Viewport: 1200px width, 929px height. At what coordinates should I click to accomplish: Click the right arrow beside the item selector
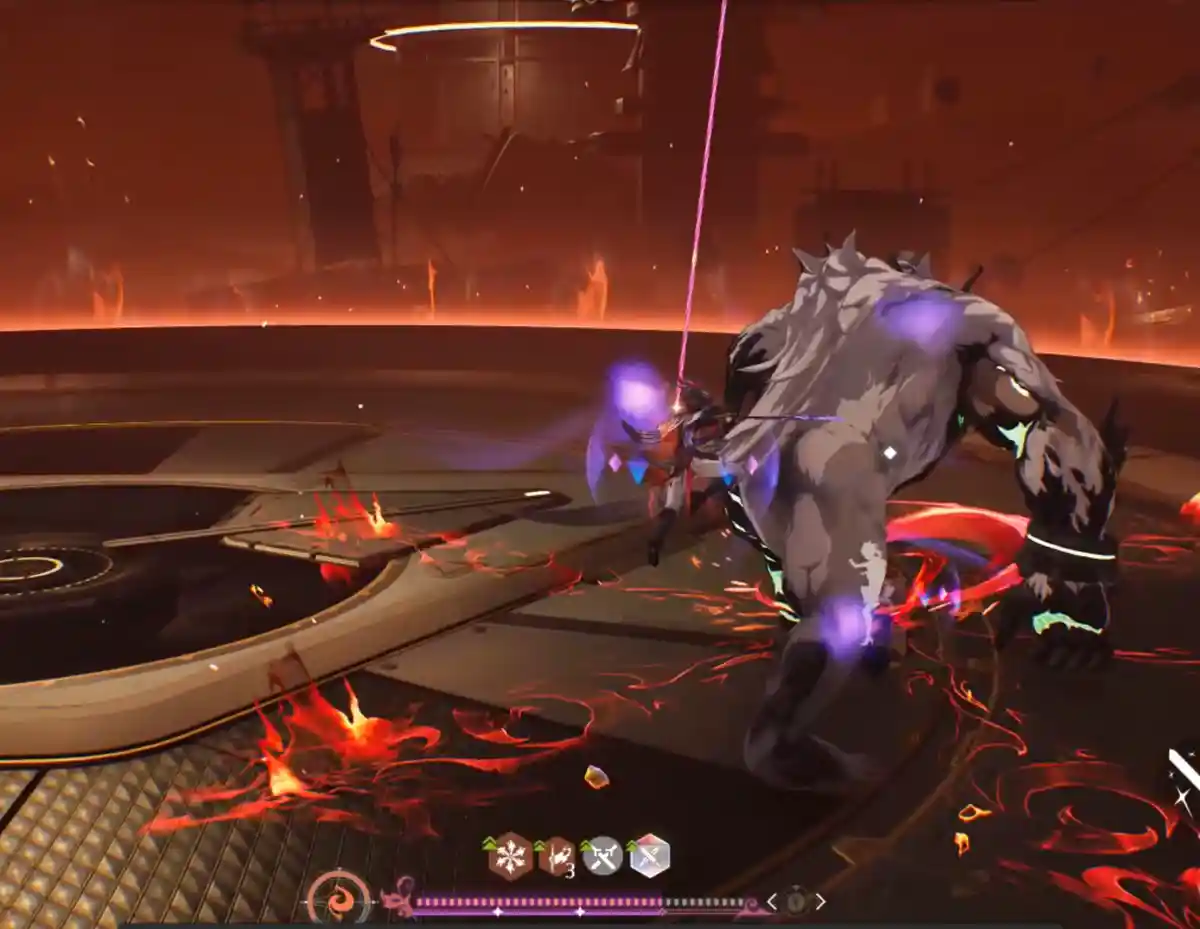click(821, 901)
